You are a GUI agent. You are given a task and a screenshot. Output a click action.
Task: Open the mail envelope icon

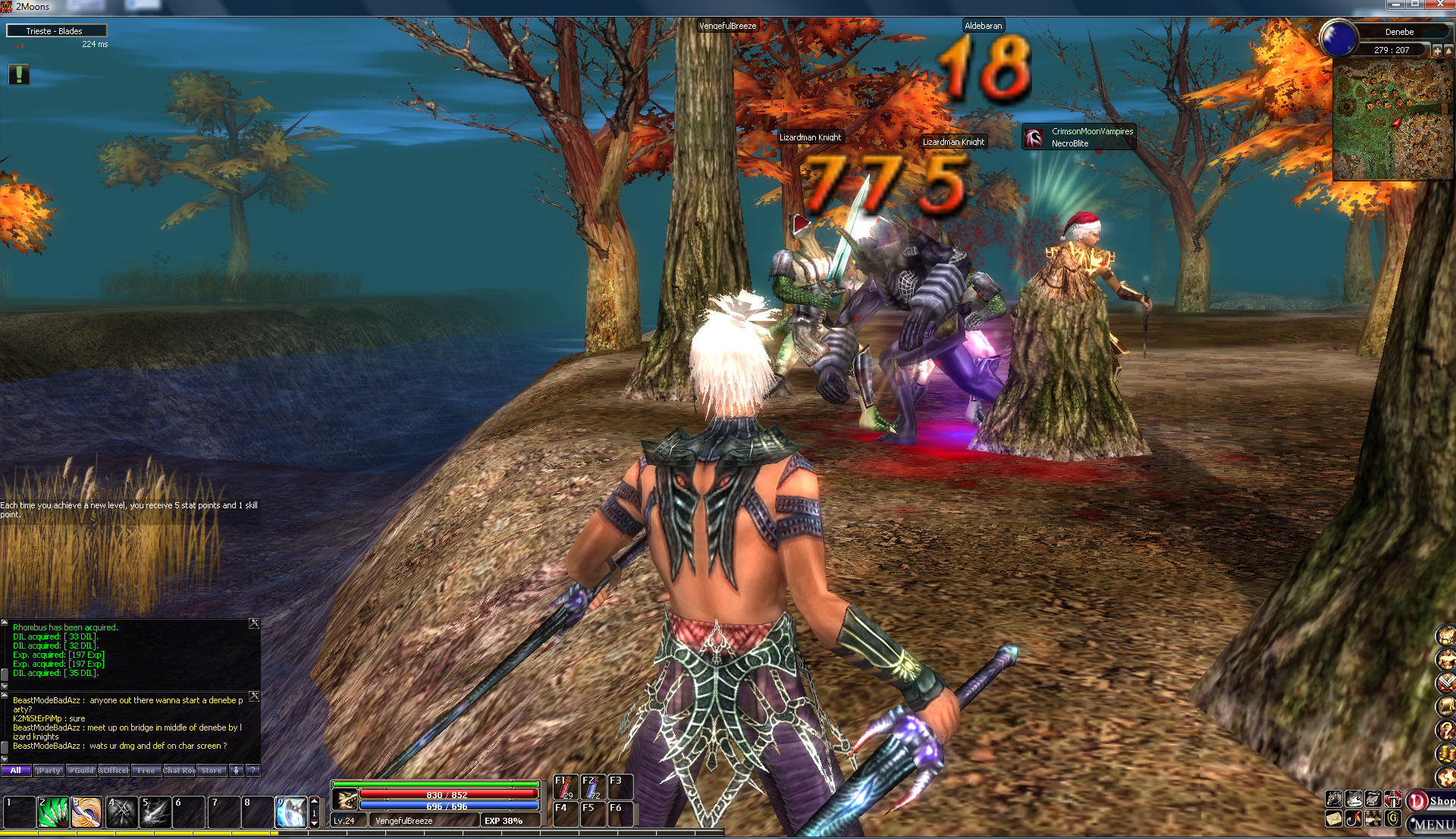click(x=1334, y=819)
